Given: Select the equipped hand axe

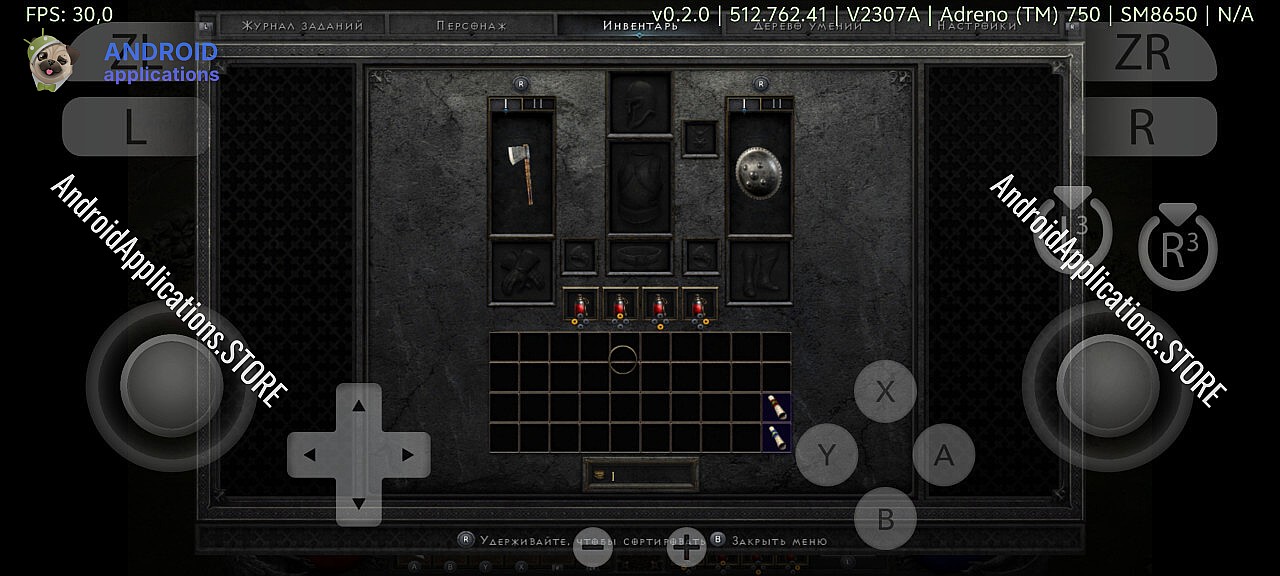Looking at the screenshot, I should [520, 172].
